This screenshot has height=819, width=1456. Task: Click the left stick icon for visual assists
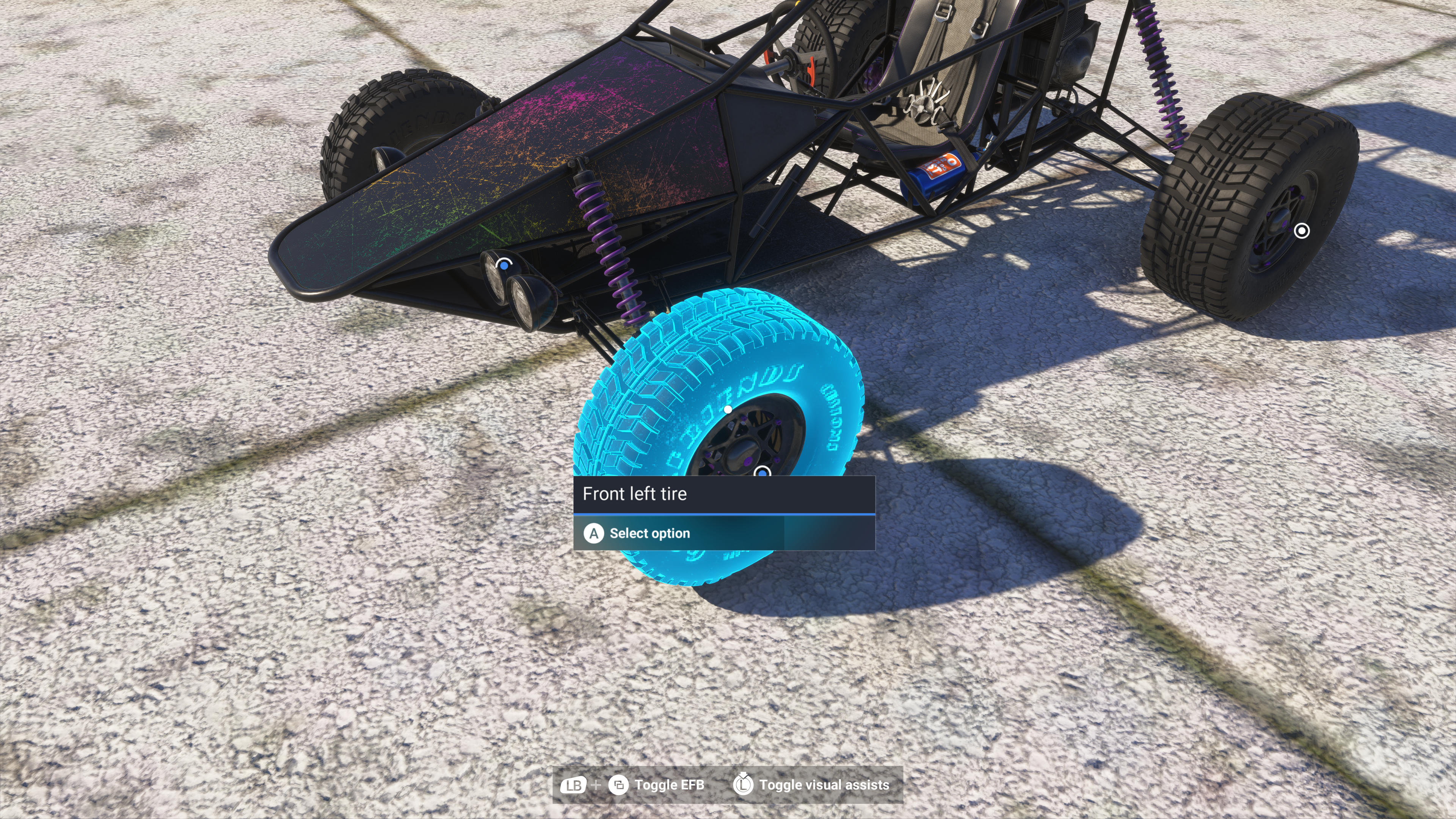pyautogui.click(x=744, y=784)
